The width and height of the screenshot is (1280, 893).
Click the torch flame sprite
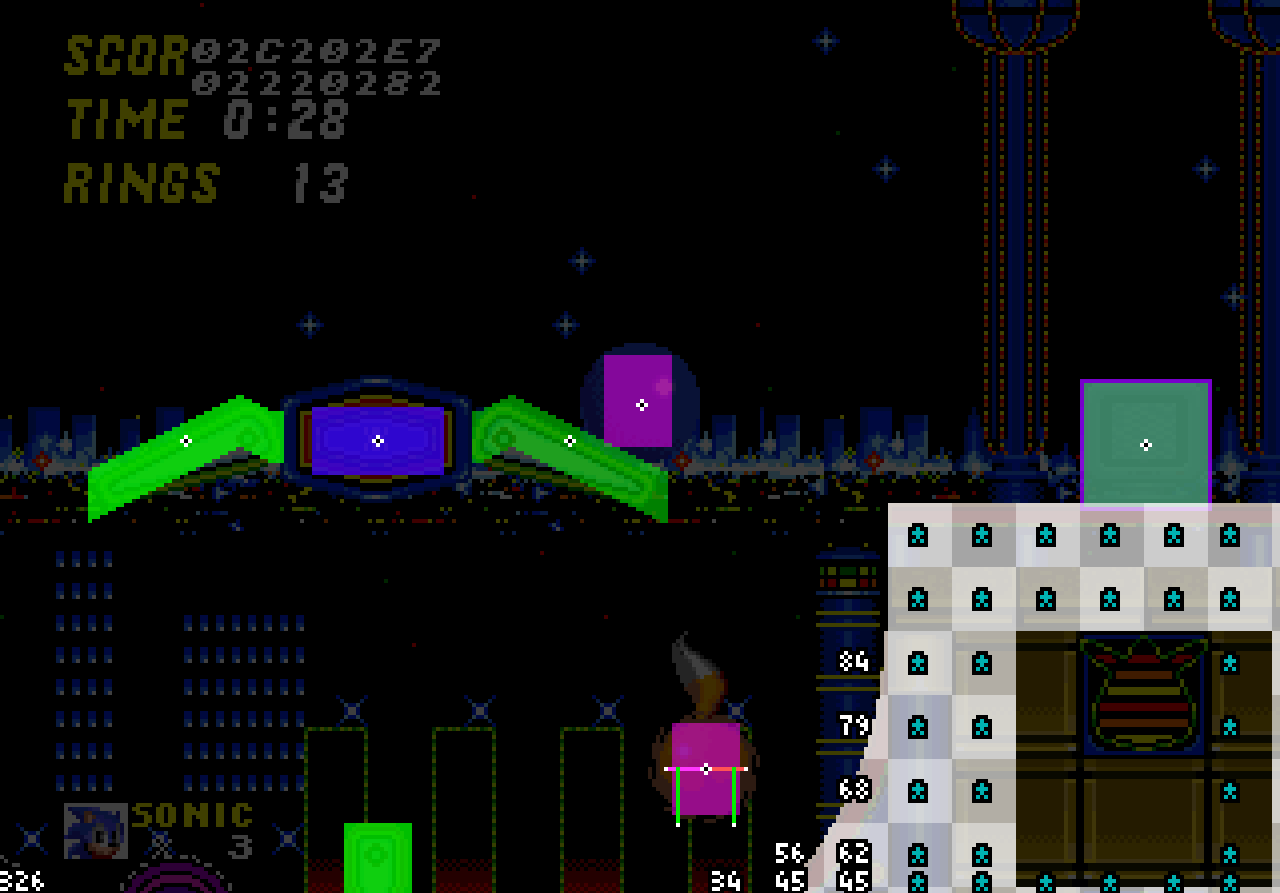[x=695, y=670]
